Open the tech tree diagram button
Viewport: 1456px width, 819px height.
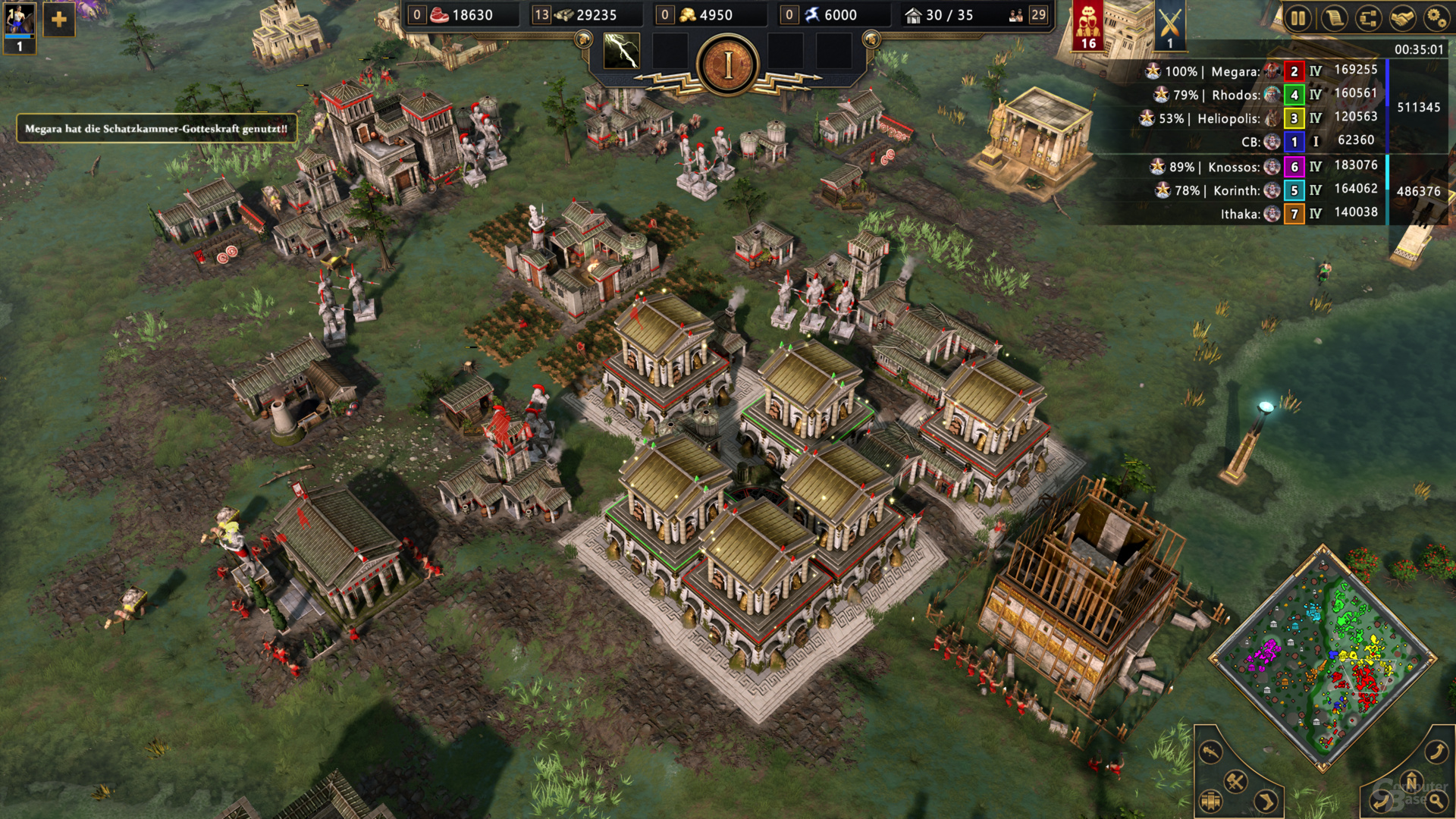(1368, 17)
